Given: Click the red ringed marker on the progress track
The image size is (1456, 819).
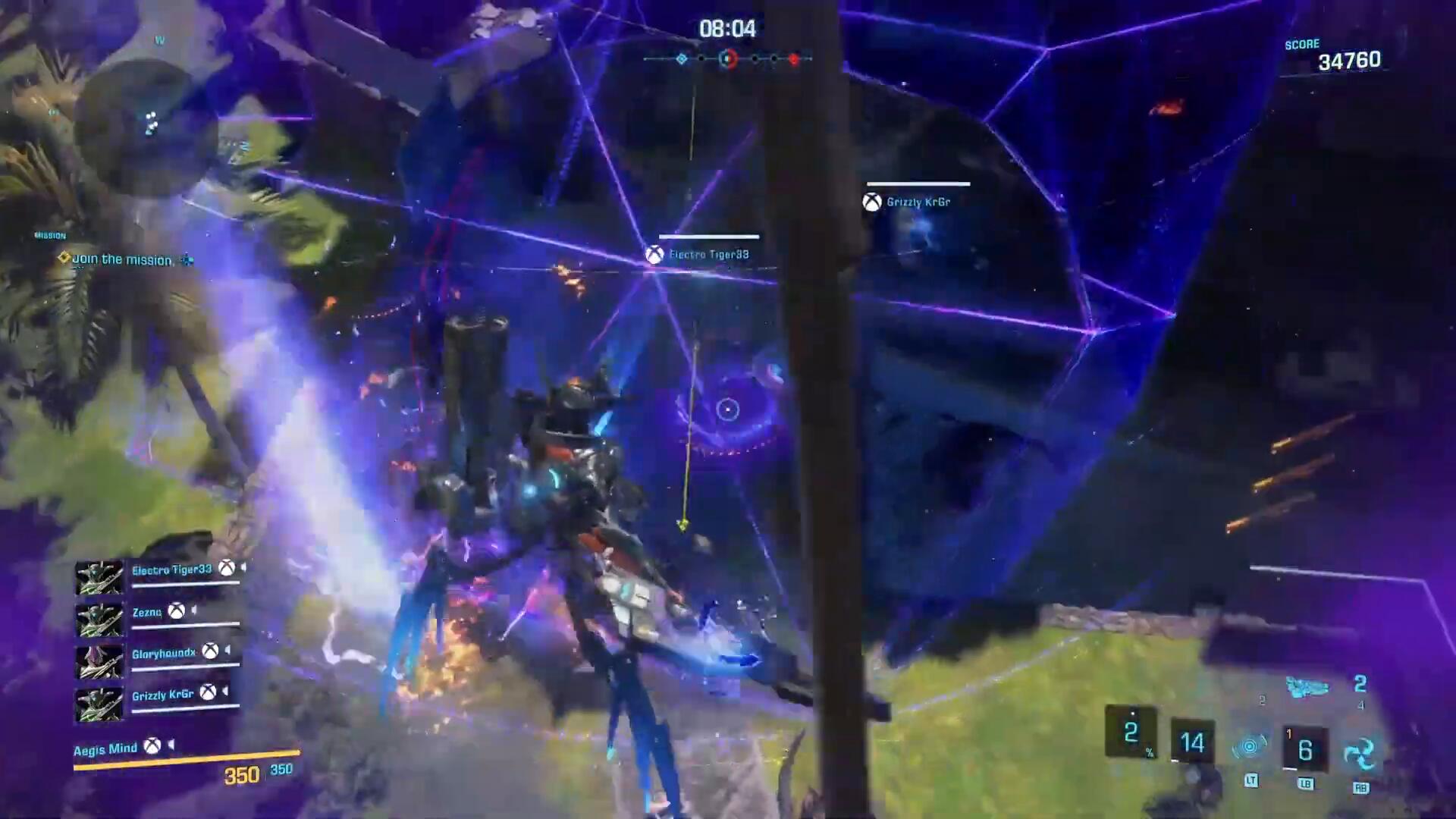Looking at the screenshot, I should tap(728, 58).
